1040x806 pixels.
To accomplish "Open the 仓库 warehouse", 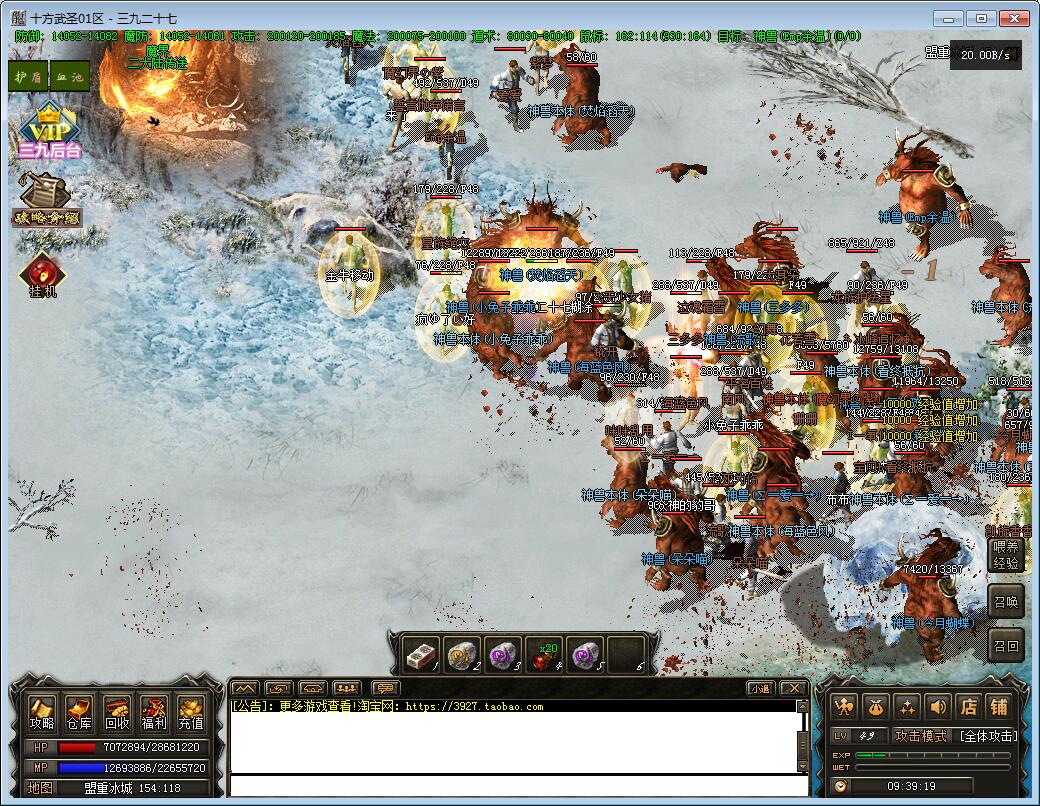I will click(x=79, y=714).
